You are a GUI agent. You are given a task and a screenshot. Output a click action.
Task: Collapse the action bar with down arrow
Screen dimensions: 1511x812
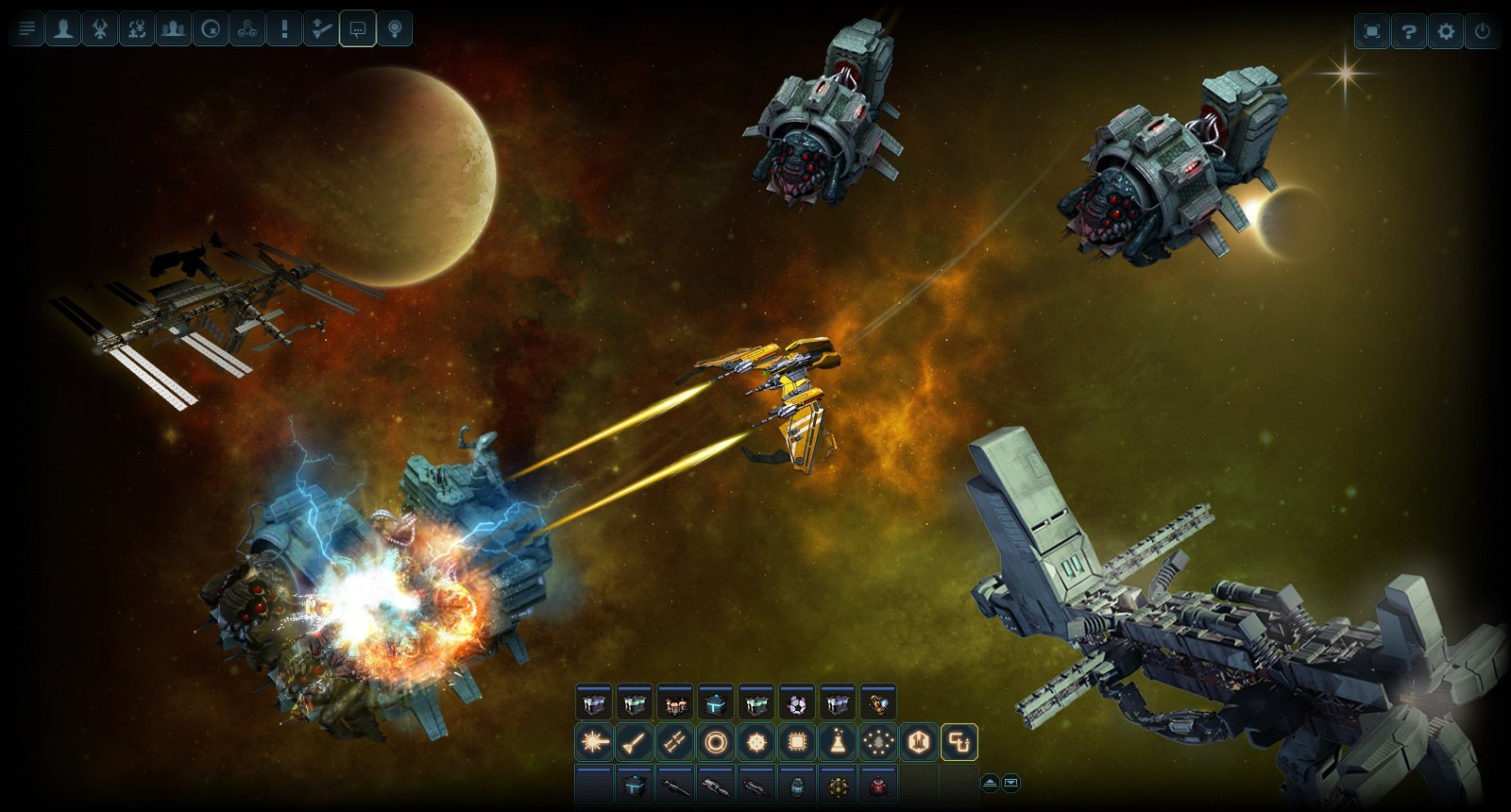[x=1011, y=783]
